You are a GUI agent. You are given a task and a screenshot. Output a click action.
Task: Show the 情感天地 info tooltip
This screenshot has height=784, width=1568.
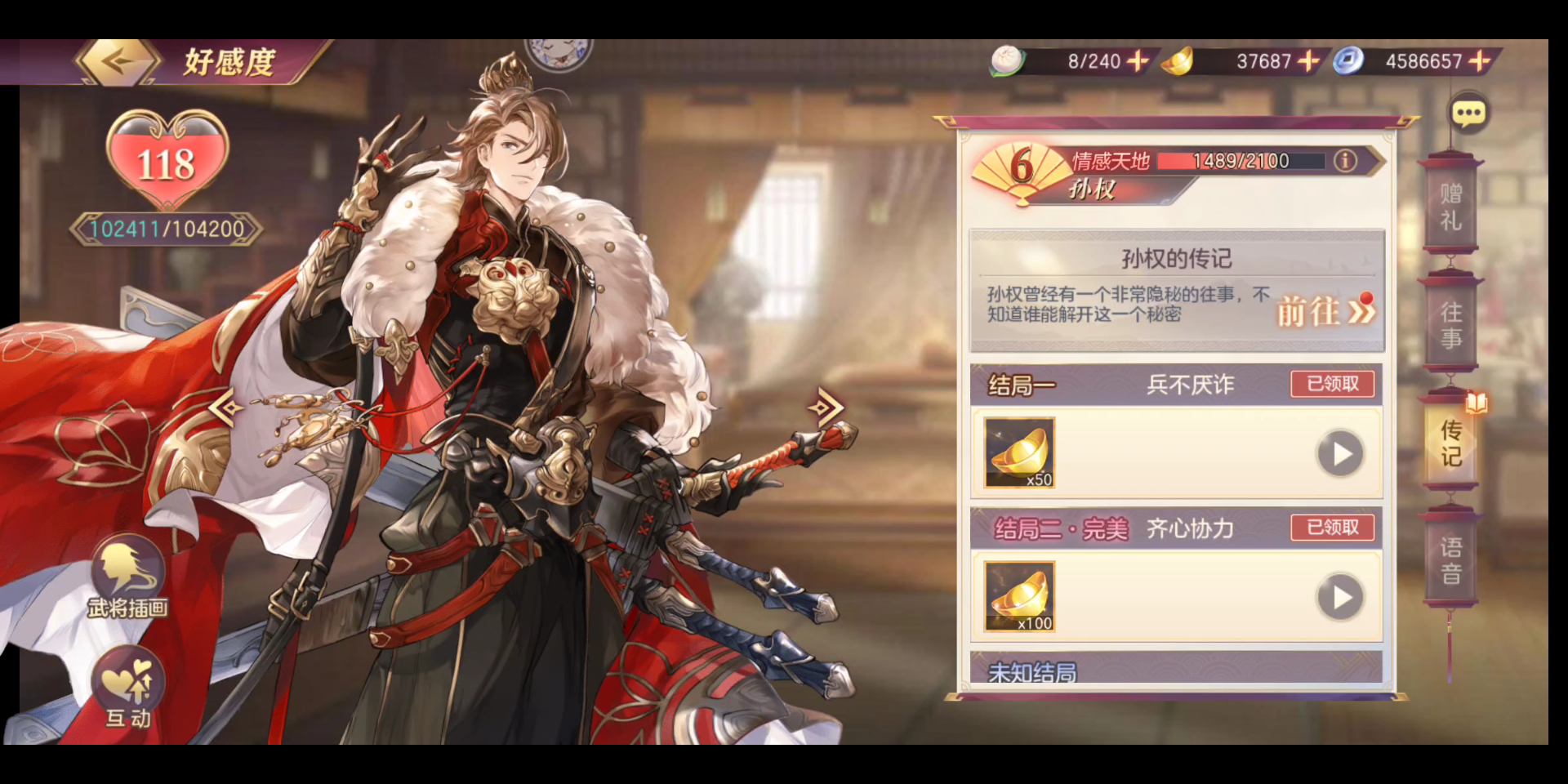[x=1345, y=161]
